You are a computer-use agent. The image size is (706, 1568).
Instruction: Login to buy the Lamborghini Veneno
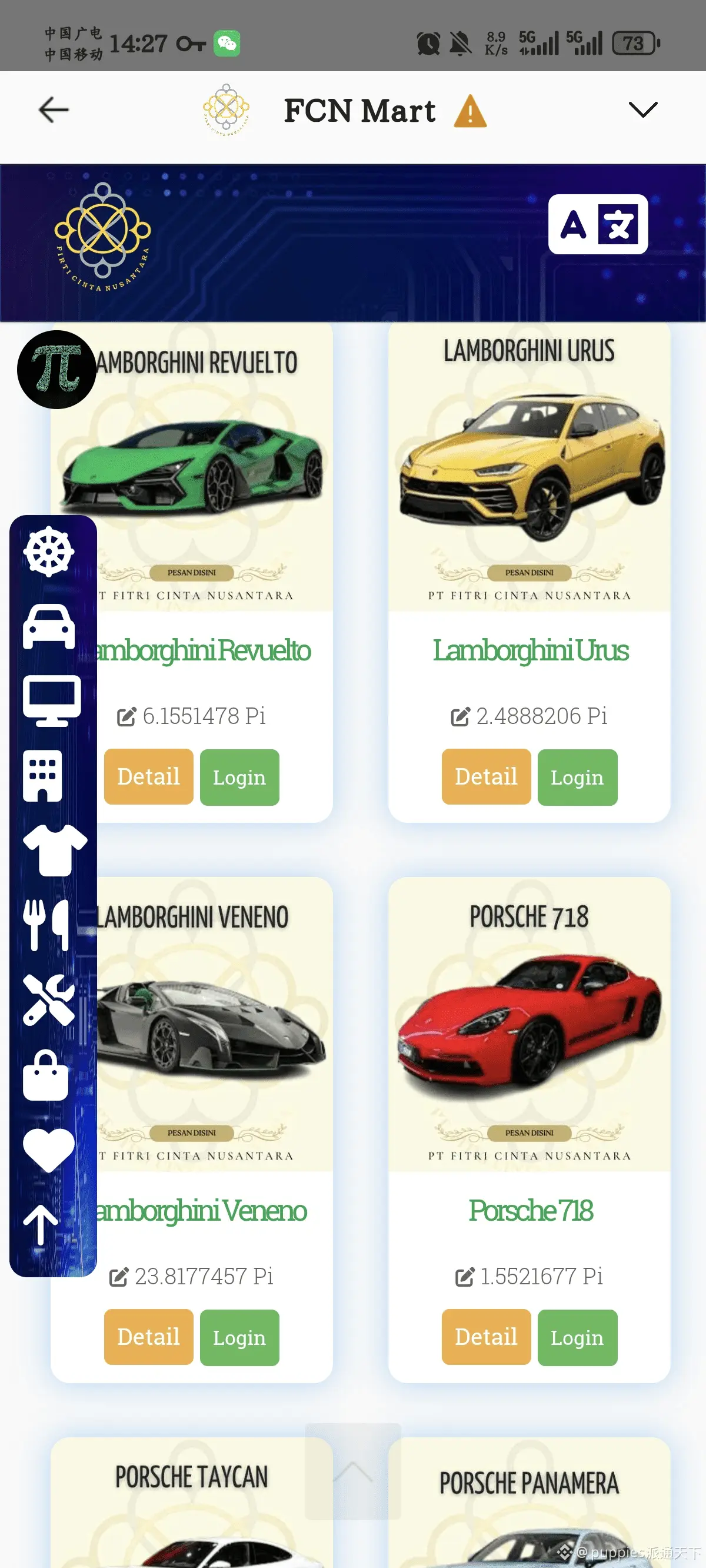239,1337
